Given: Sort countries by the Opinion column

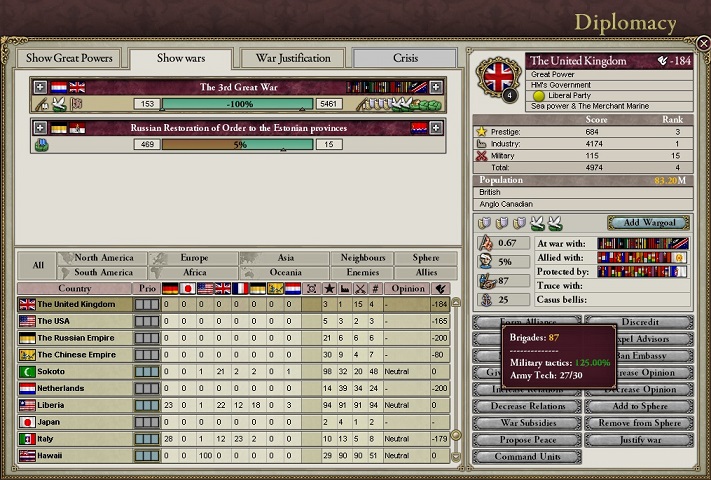Looking at the screenshot, I should (408, 288).
